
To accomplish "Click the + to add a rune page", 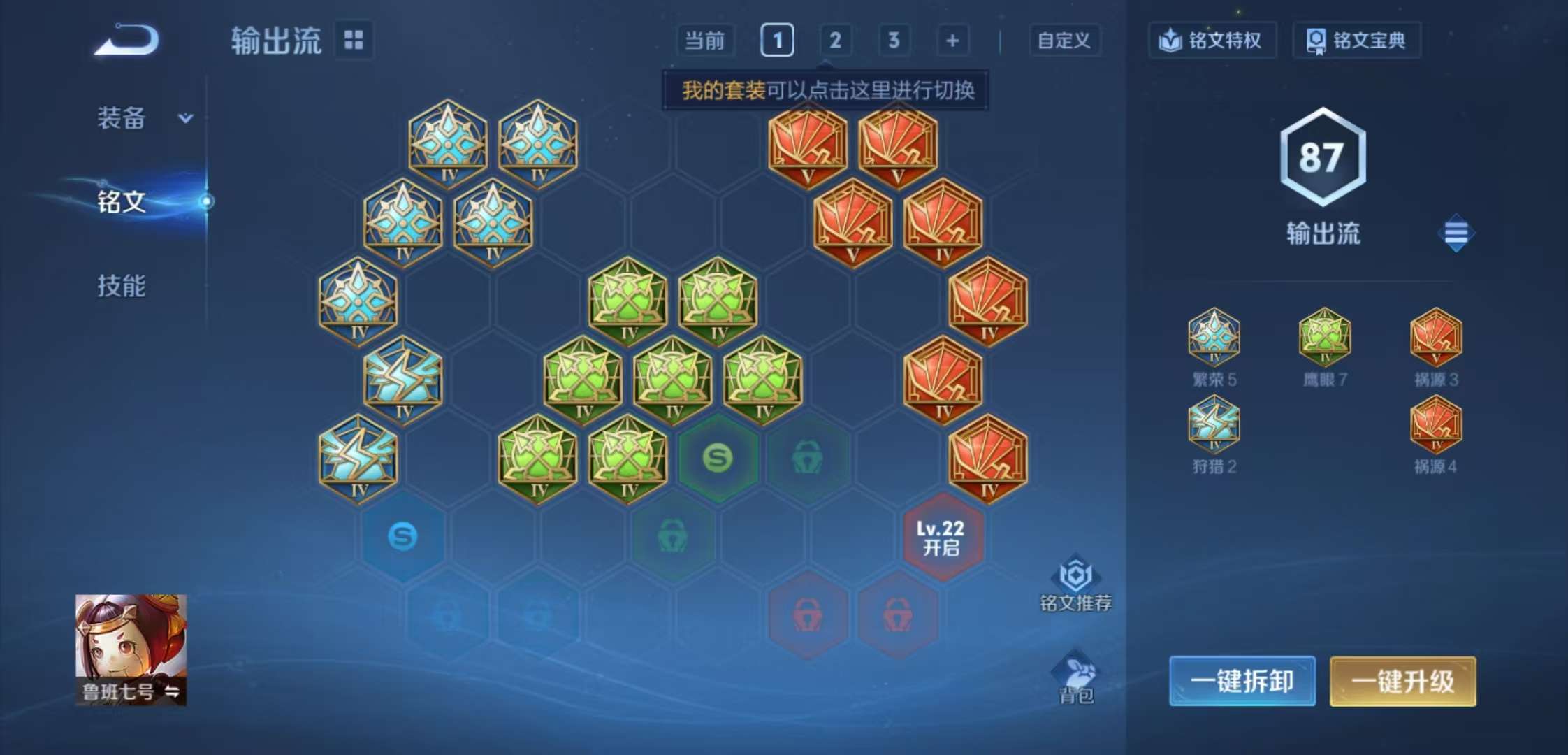I will [952, 41].
